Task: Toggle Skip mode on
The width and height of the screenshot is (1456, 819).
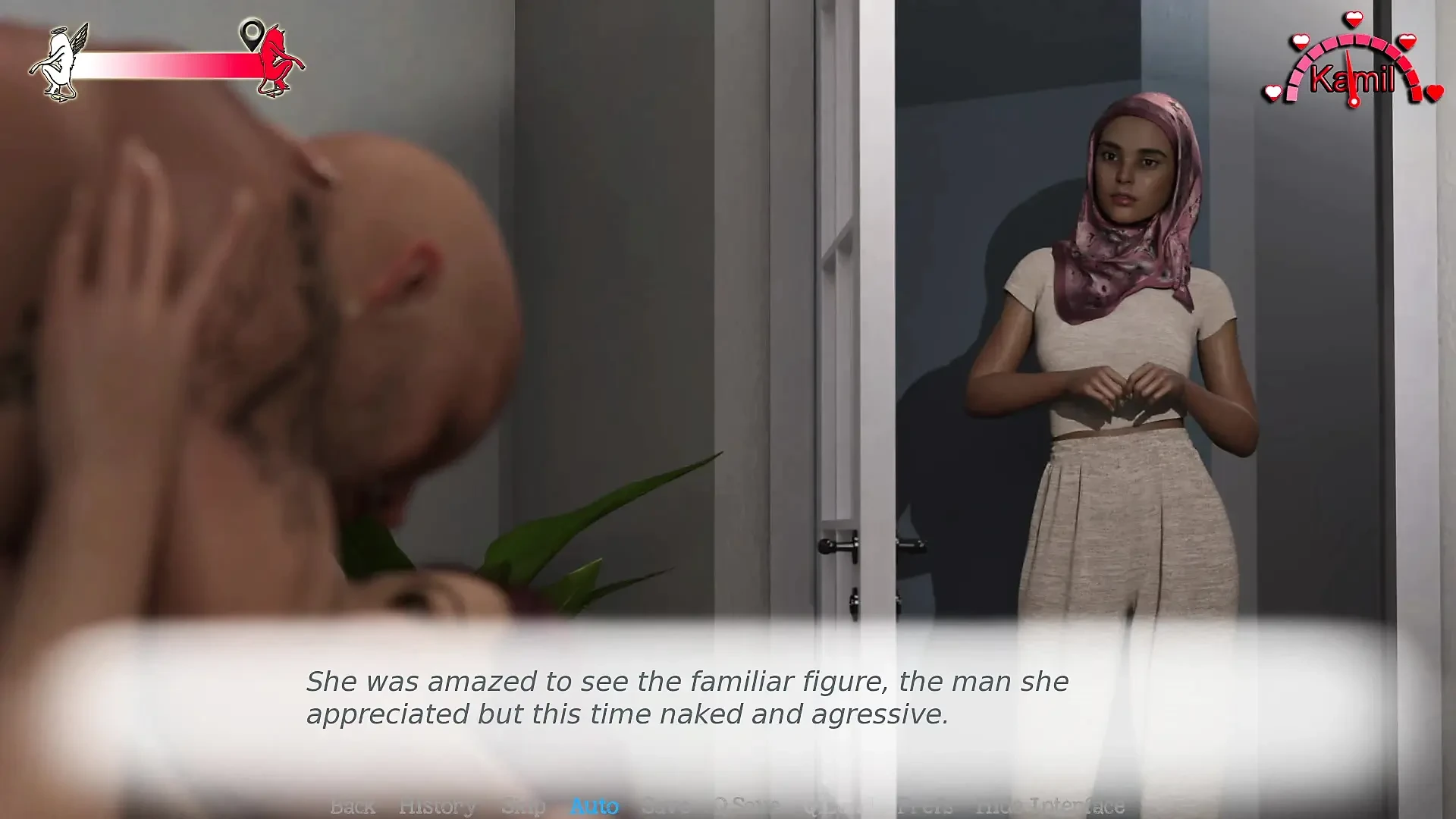Action: pyautogui.click(x=525, y=806)
